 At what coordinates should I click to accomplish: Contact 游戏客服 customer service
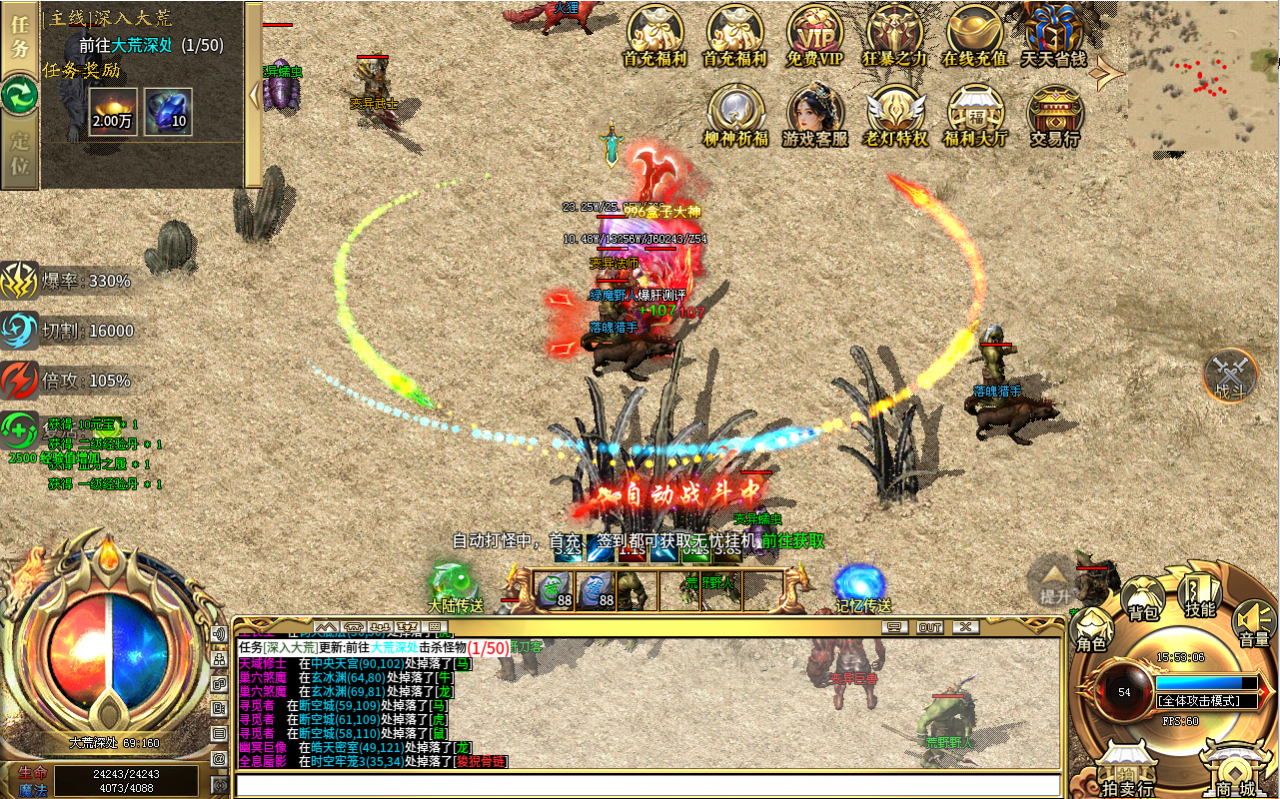(815, 112)
